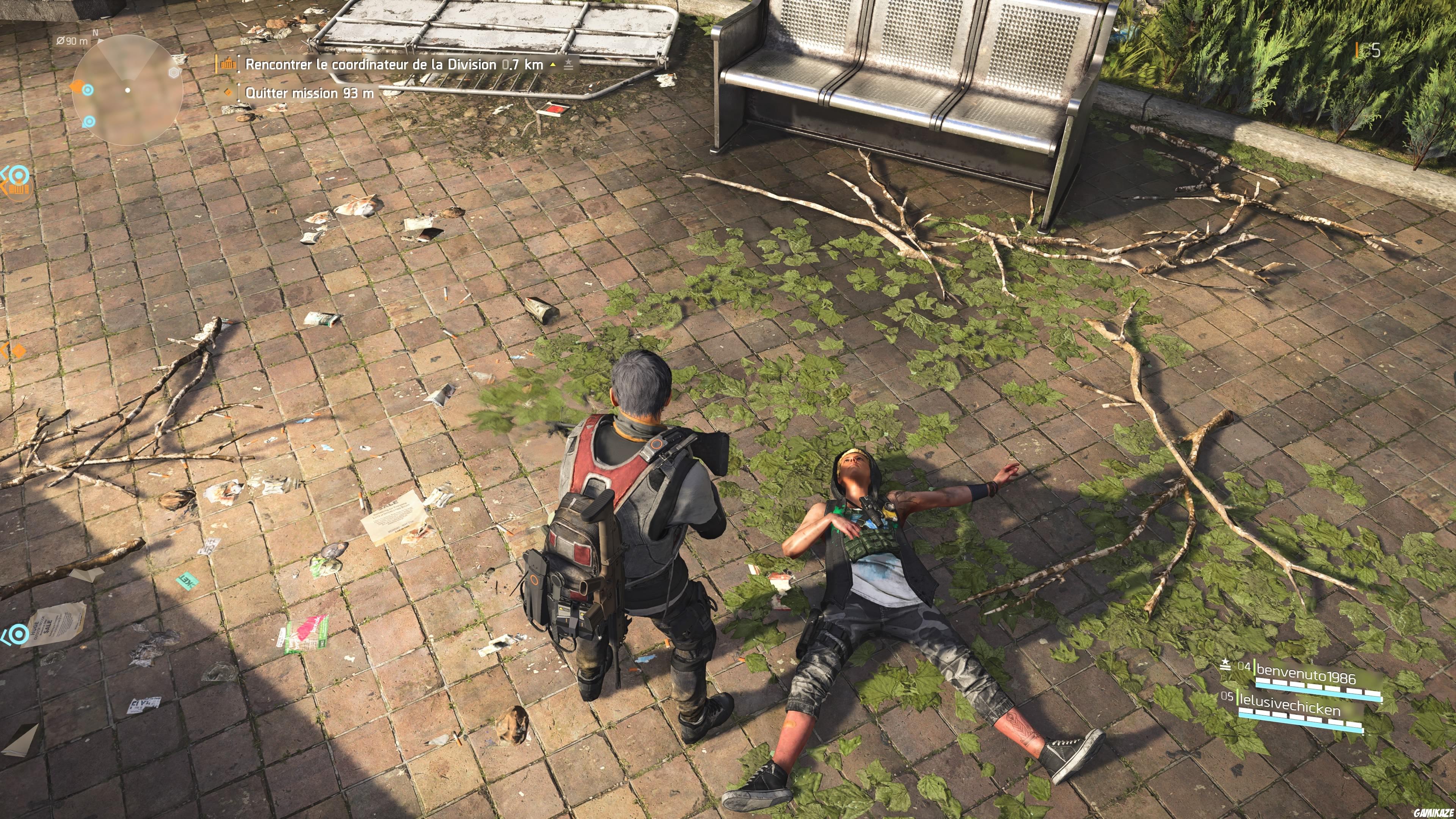
Task: Click the hexagon marker on the minimap
Action: pyautogui.click(x=174, y=73)
